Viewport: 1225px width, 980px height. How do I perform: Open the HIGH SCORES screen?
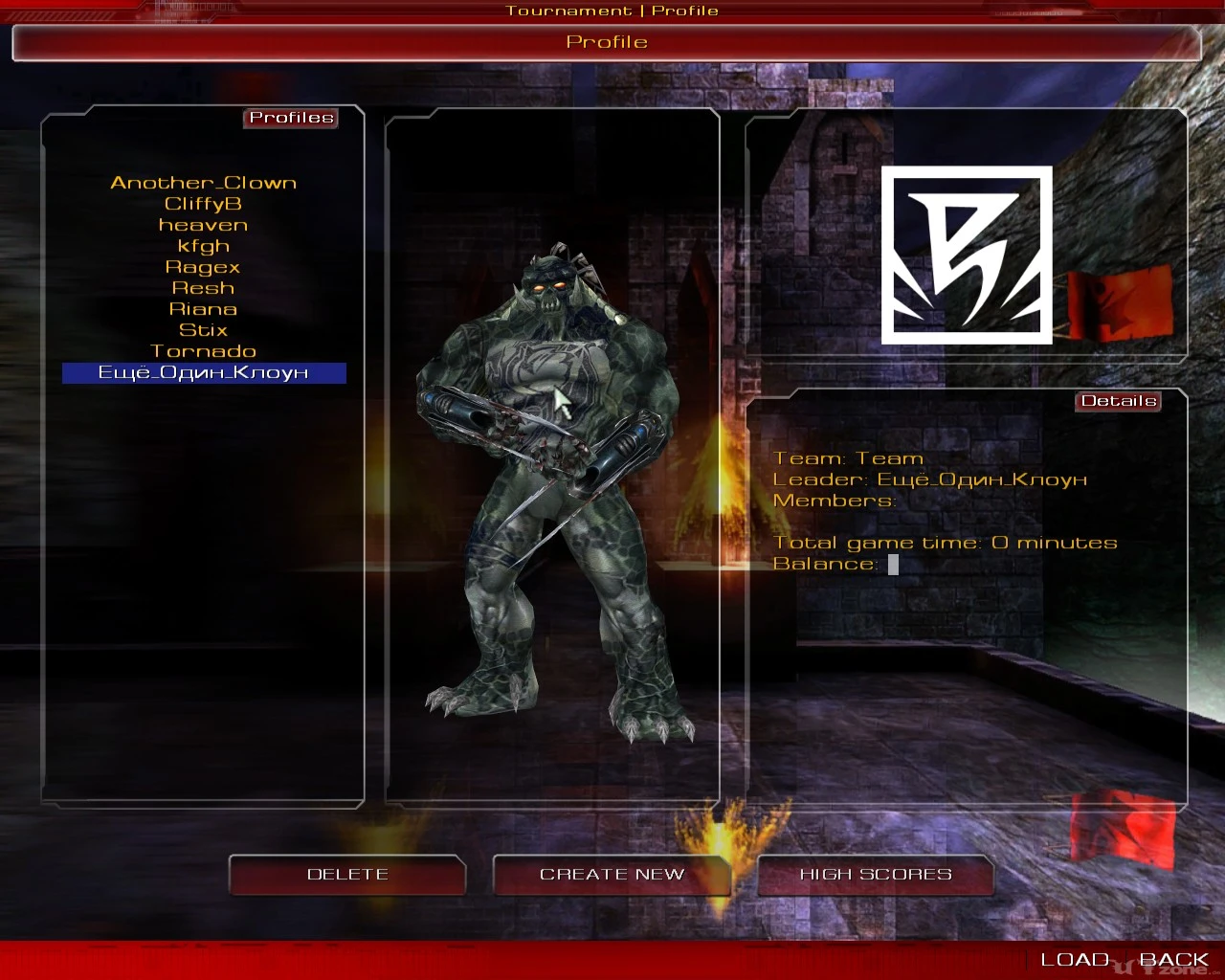pos(875,874)
